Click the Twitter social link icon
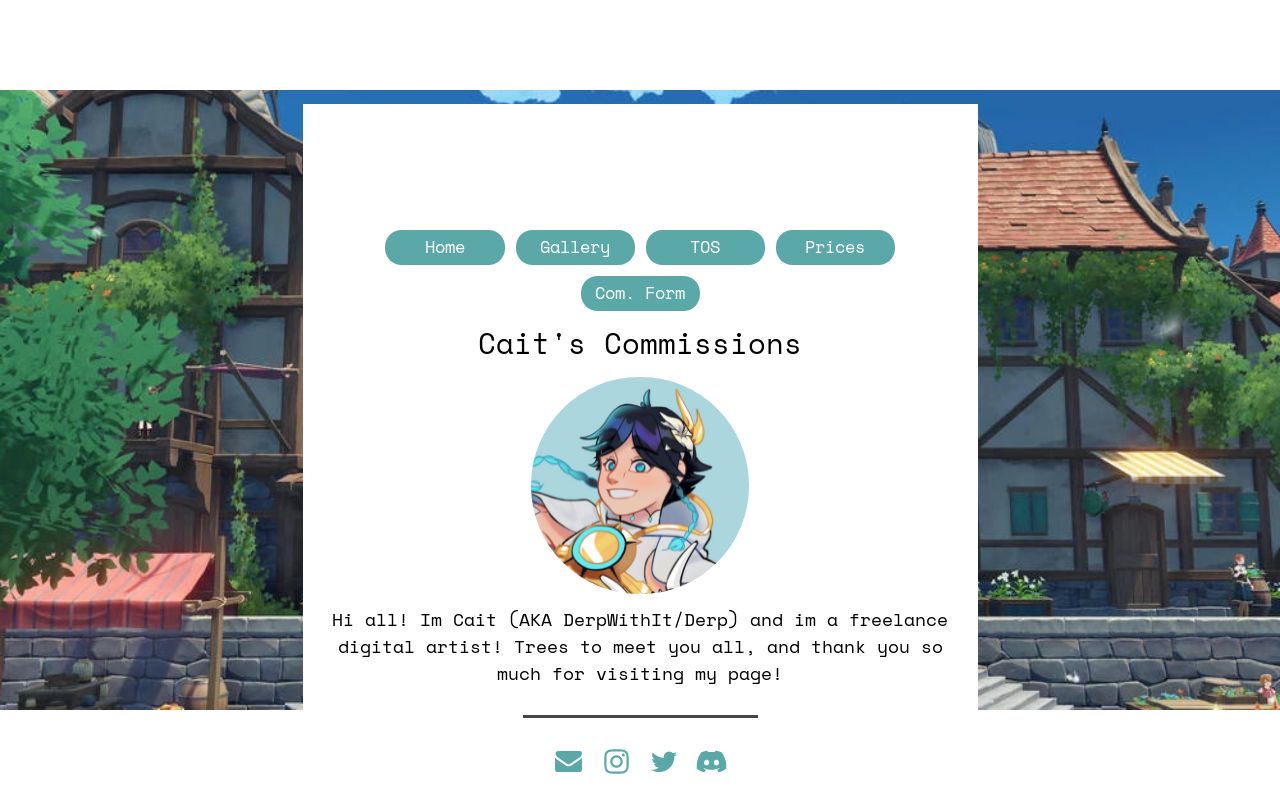The image size is (1280, 800). click(x=663, y=761)
